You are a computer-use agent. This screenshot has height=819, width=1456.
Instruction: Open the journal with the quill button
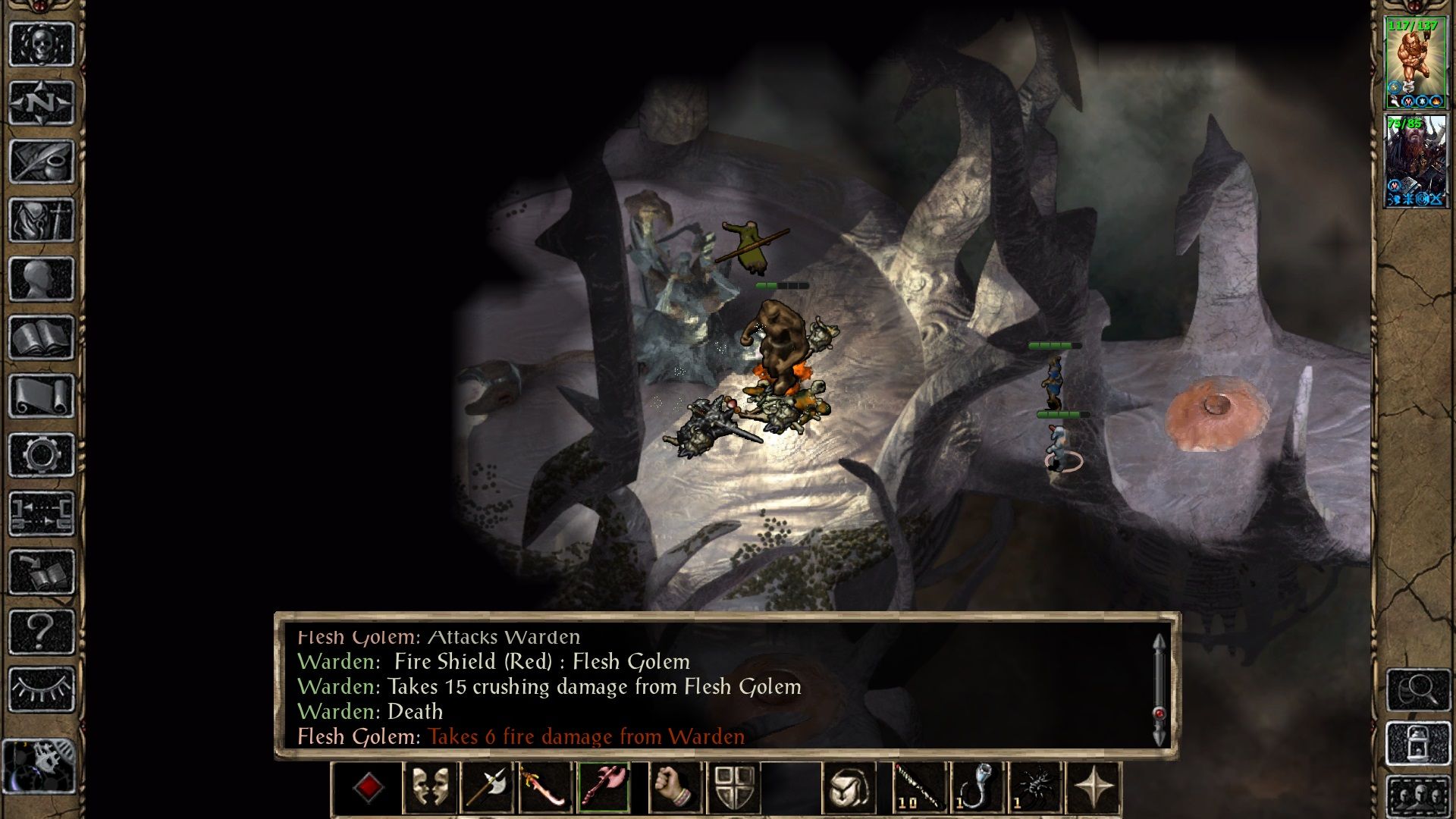(x=42, y=161)
